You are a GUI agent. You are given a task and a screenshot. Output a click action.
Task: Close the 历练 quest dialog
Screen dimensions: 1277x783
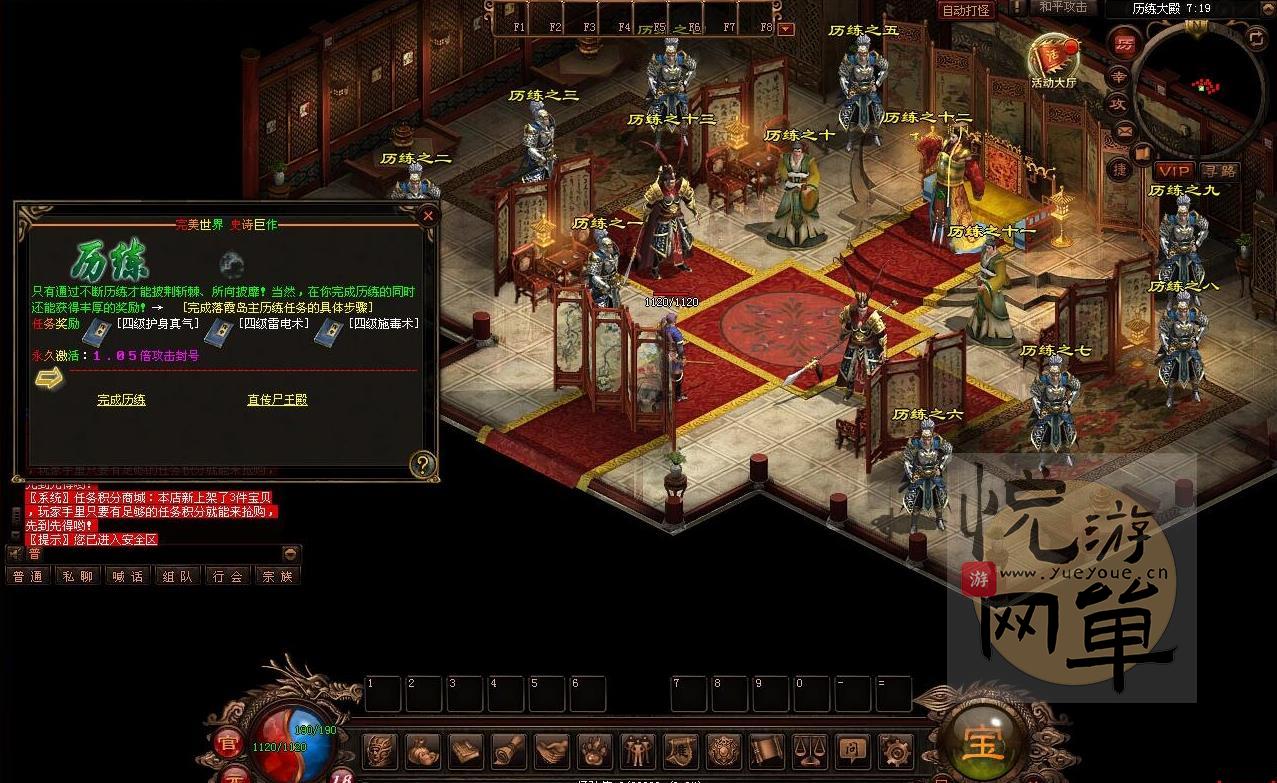pos(428,215)
